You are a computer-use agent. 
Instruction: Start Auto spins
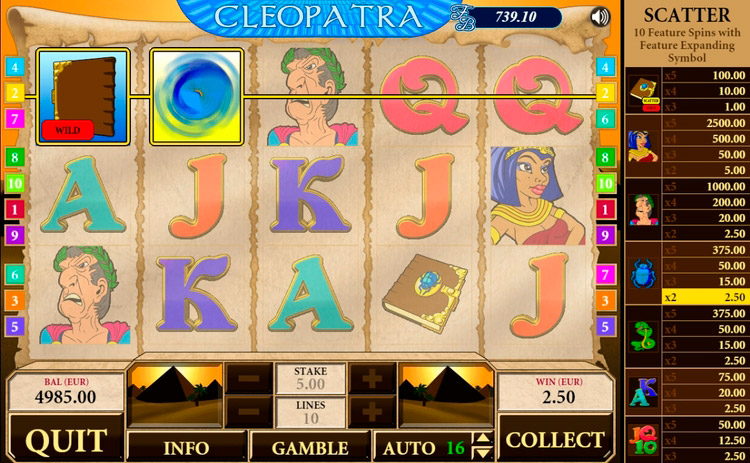(410, 446)
